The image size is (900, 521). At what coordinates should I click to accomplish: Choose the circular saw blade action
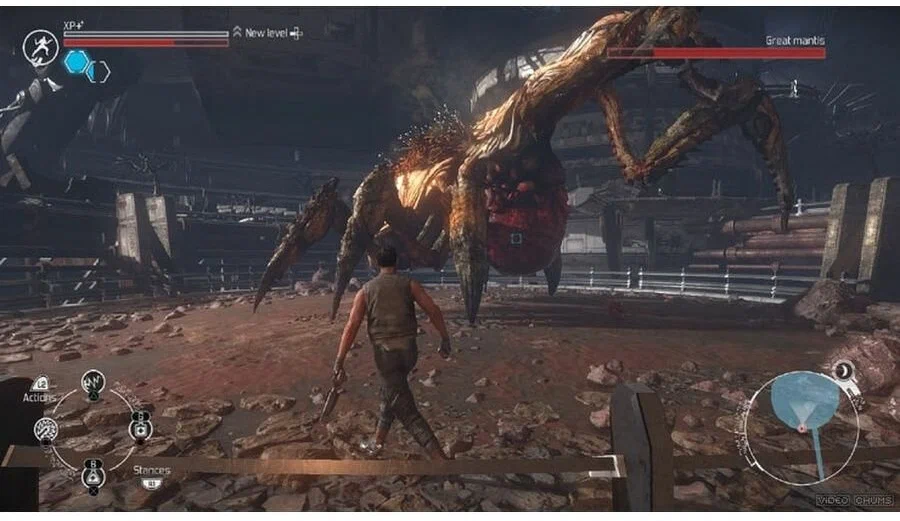pyautogui.click(x=46, y=429)
